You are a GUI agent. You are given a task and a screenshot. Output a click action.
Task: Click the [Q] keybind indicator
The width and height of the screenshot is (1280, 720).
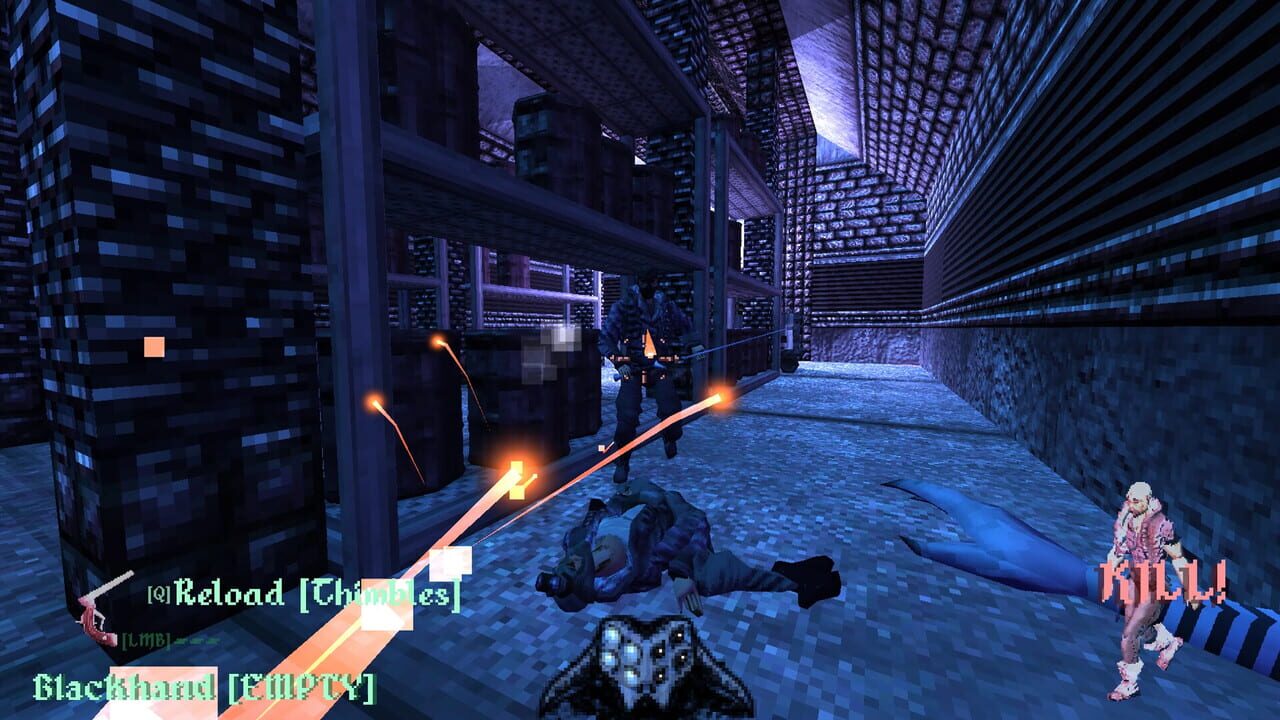point(158,593)
